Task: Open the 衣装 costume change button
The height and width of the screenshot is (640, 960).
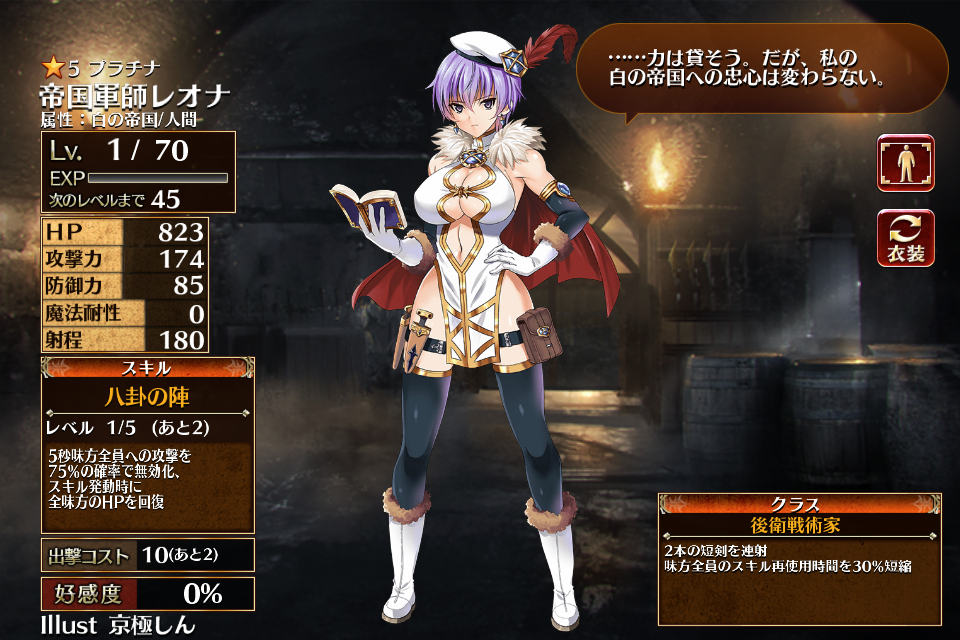Action: coord(906,238)
